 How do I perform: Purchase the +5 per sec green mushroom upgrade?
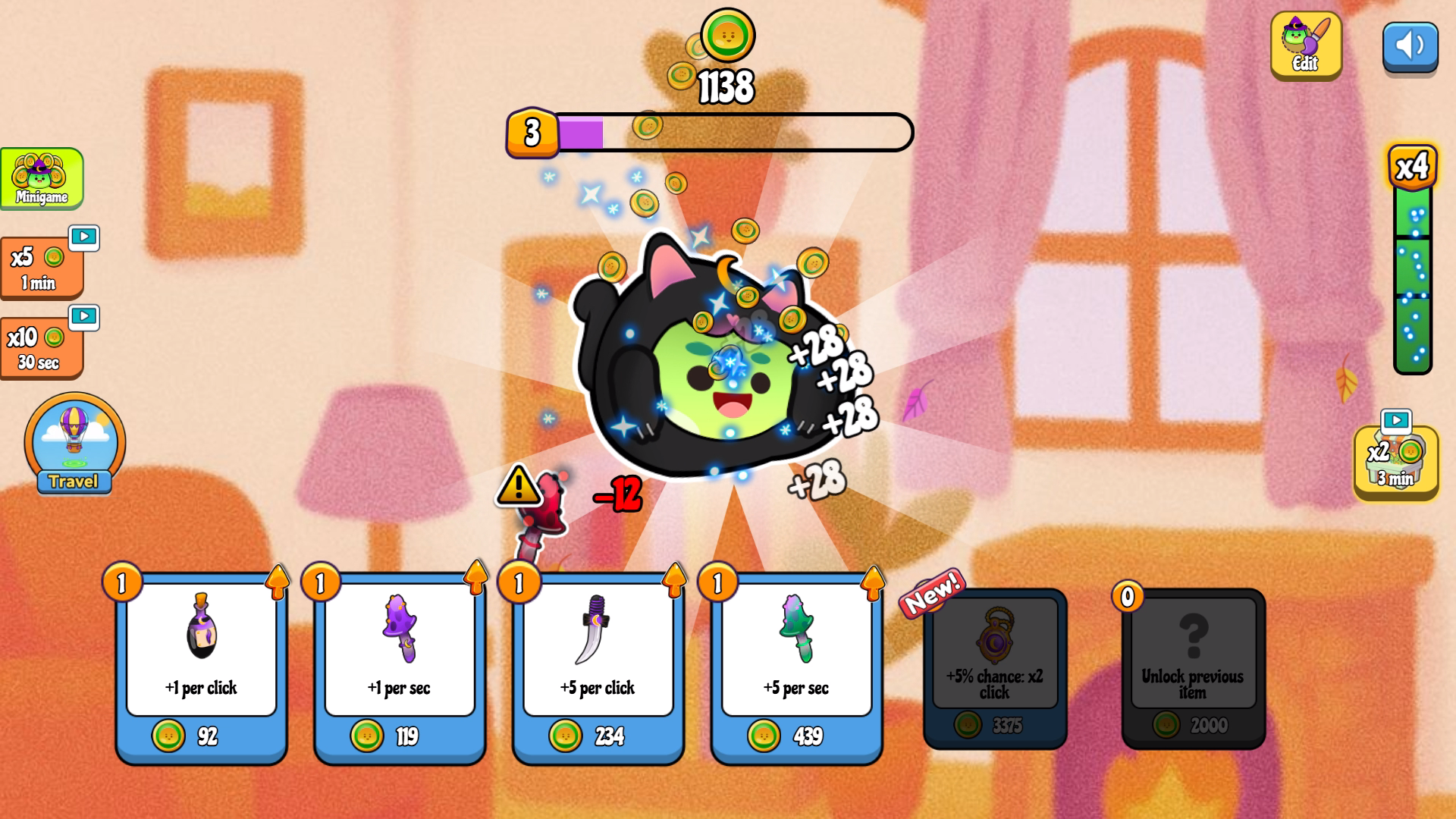click(796, 667)
